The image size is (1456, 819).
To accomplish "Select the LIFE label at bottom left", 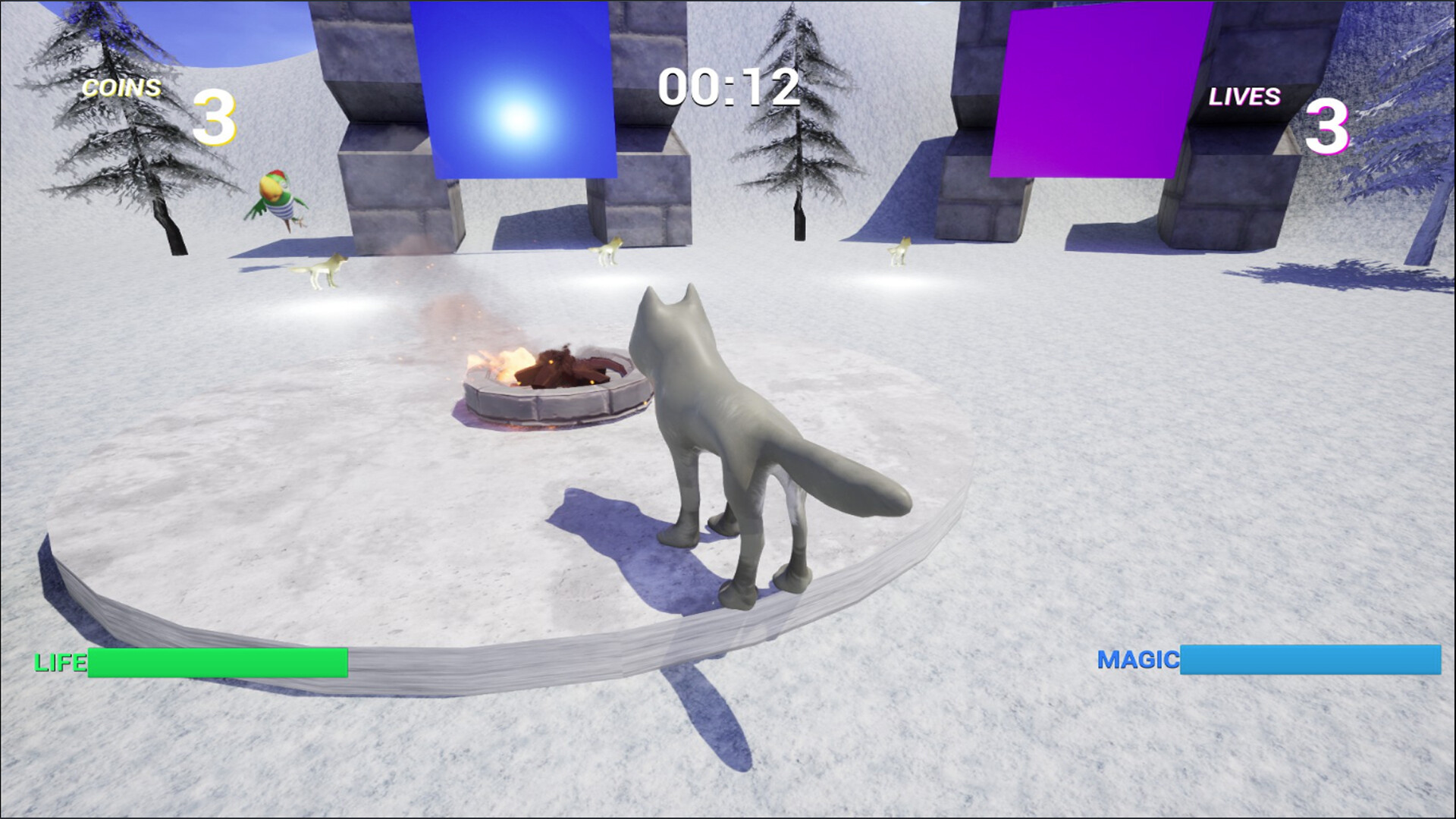I will 58,664.
